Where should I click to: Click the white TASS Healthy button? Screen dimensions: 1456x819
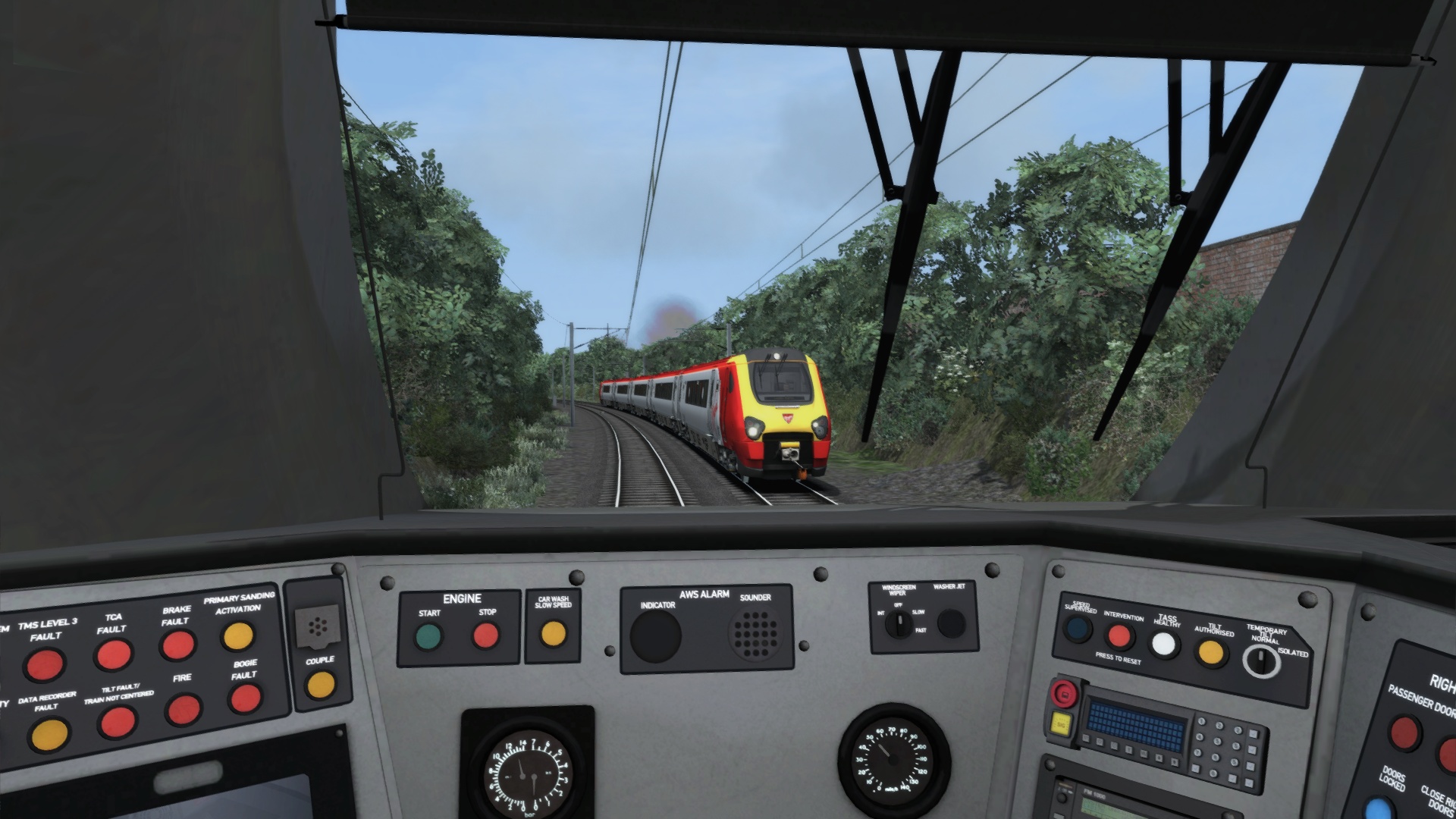coord(1164,644)
